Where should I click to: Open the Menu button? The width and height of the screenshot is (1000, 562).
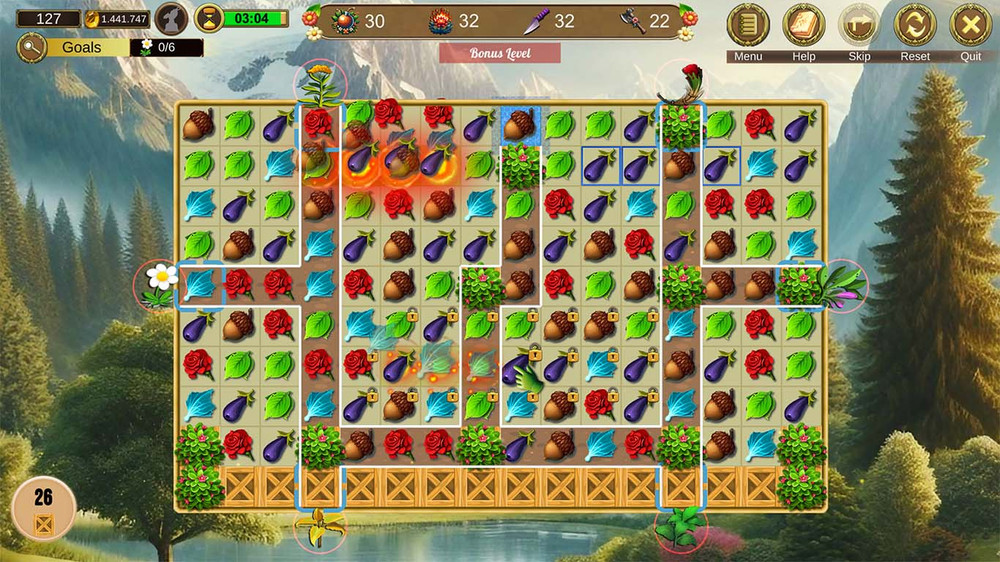[x=748, y=25]
